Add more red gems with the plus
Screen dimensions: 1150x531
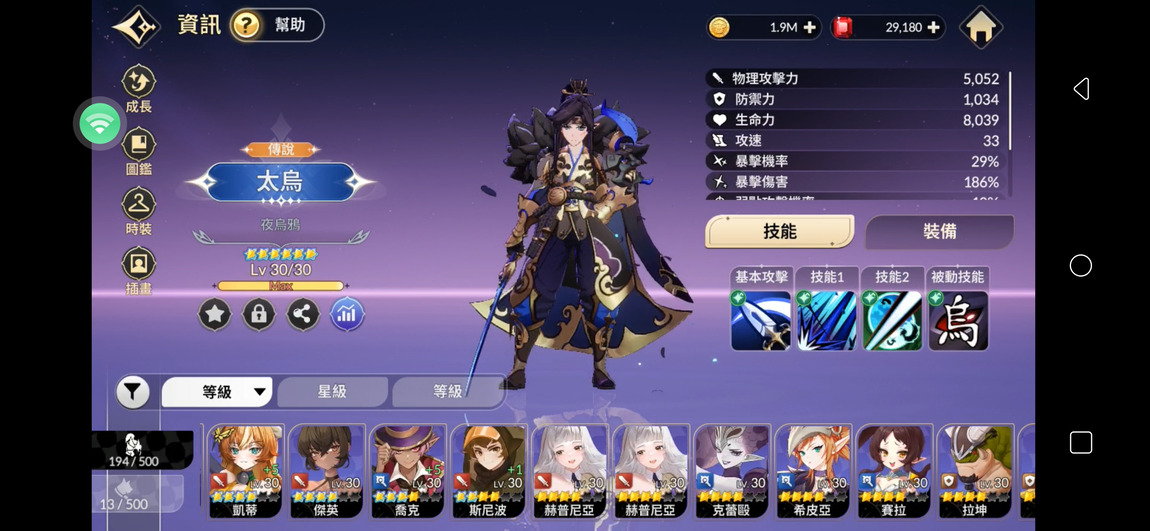coord(933,28)
